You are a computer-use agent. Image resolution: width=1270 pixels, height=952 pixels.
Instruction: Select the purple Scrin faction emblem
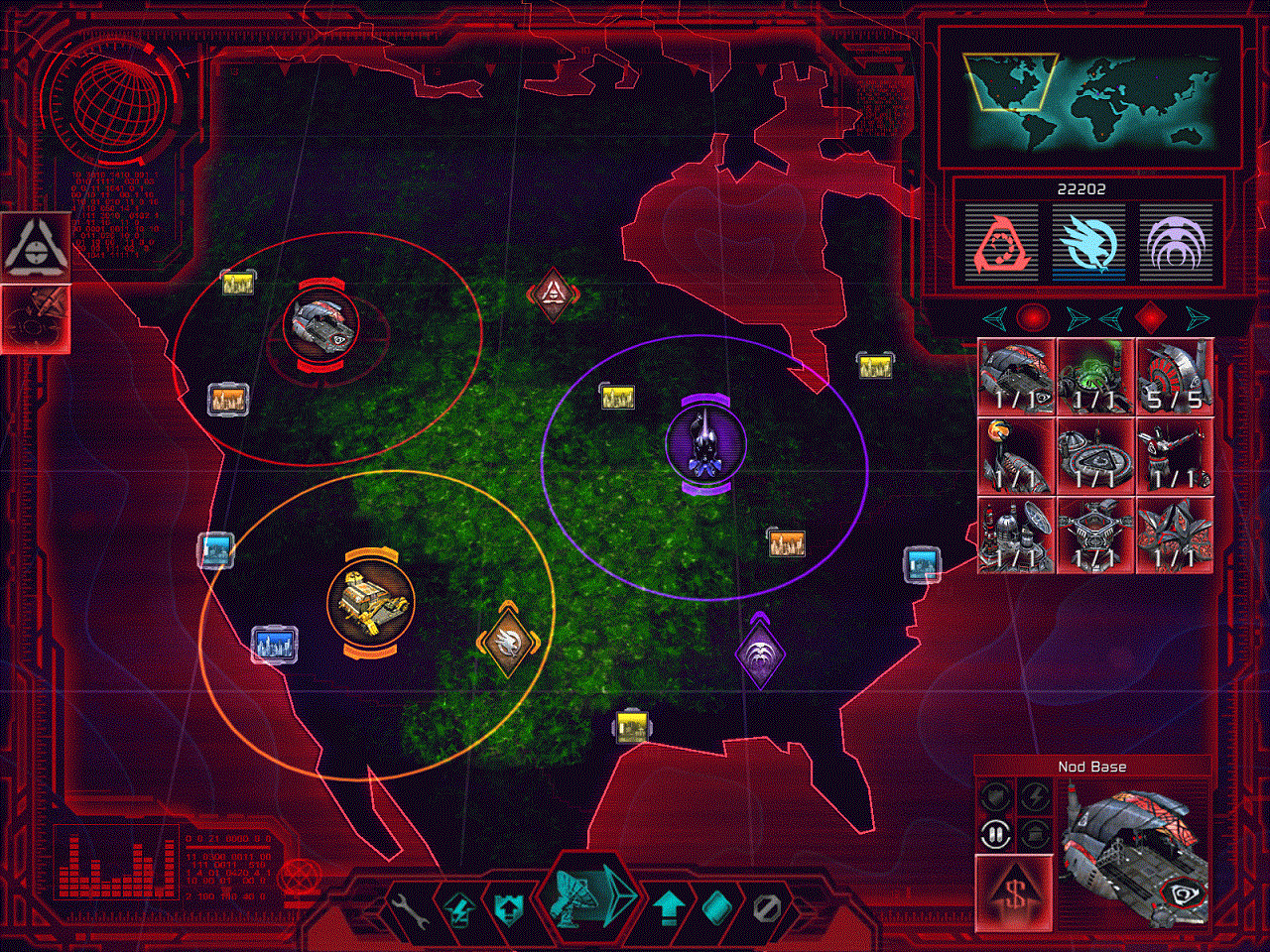click(1176, 245)
